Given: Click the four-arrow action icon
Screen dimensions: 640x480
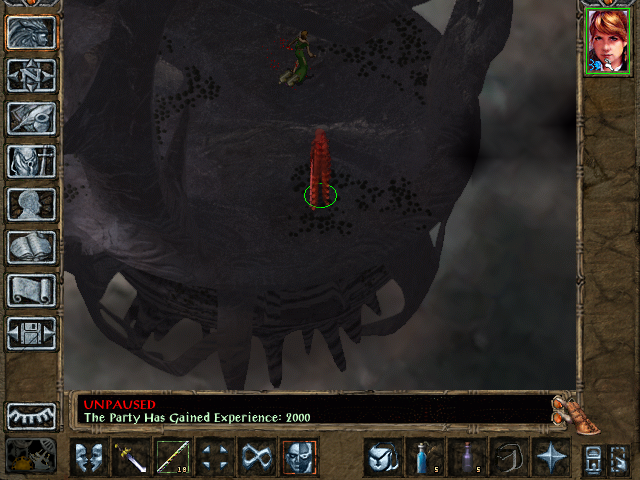Looking at the screenshot, I should click(215, 458).
